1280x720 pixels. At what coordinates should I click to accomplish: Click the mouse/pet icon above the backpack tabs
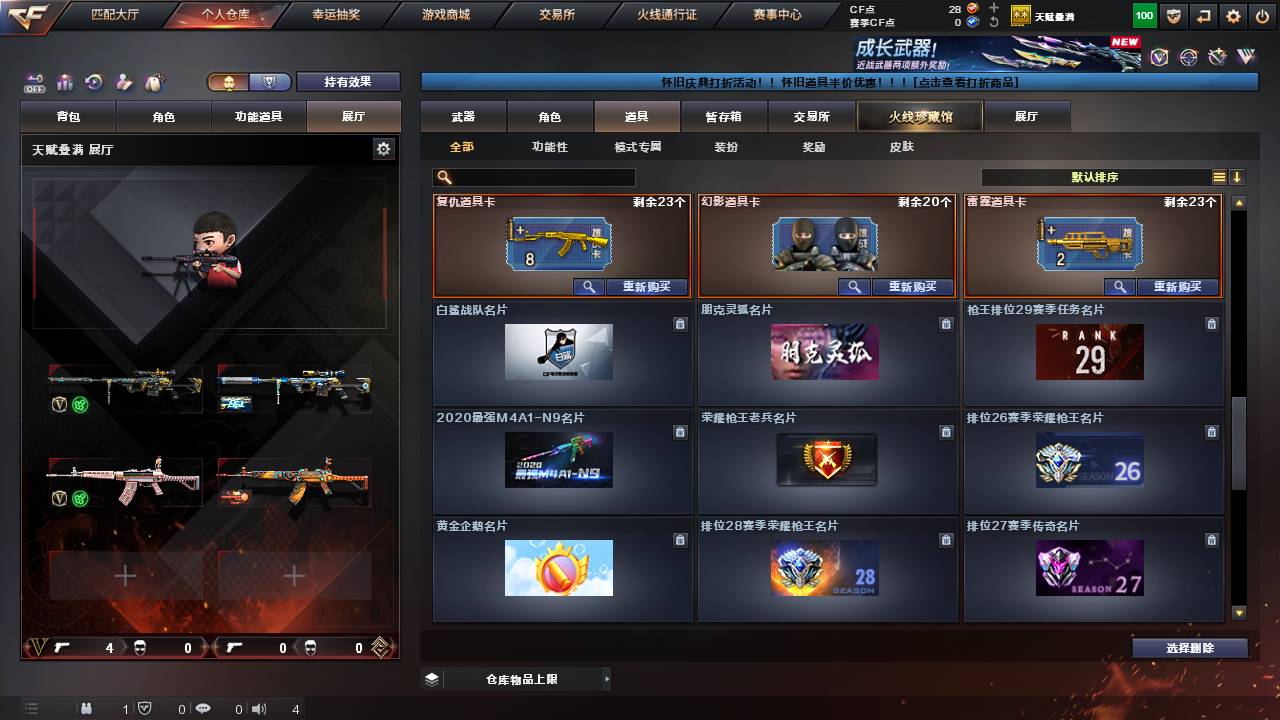(x=154, y=83)
